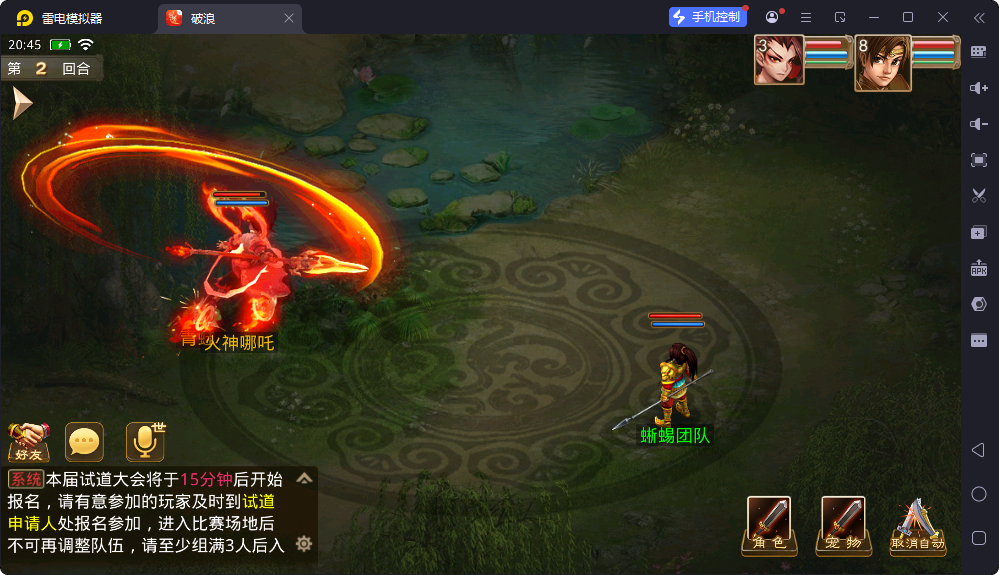The width and height of the screenshot is (999, 575).
Task: Open the 手机控制 phone control button
Action: coord(708,17)
